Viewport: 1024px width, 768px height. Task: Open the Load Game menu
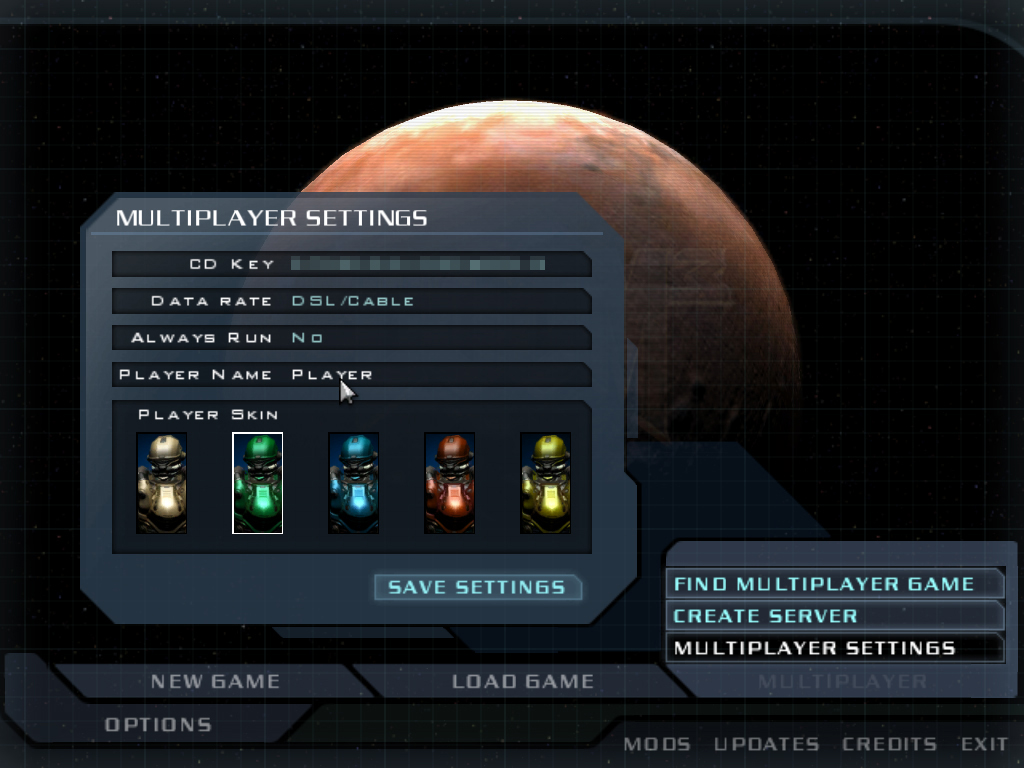point(522,682)
